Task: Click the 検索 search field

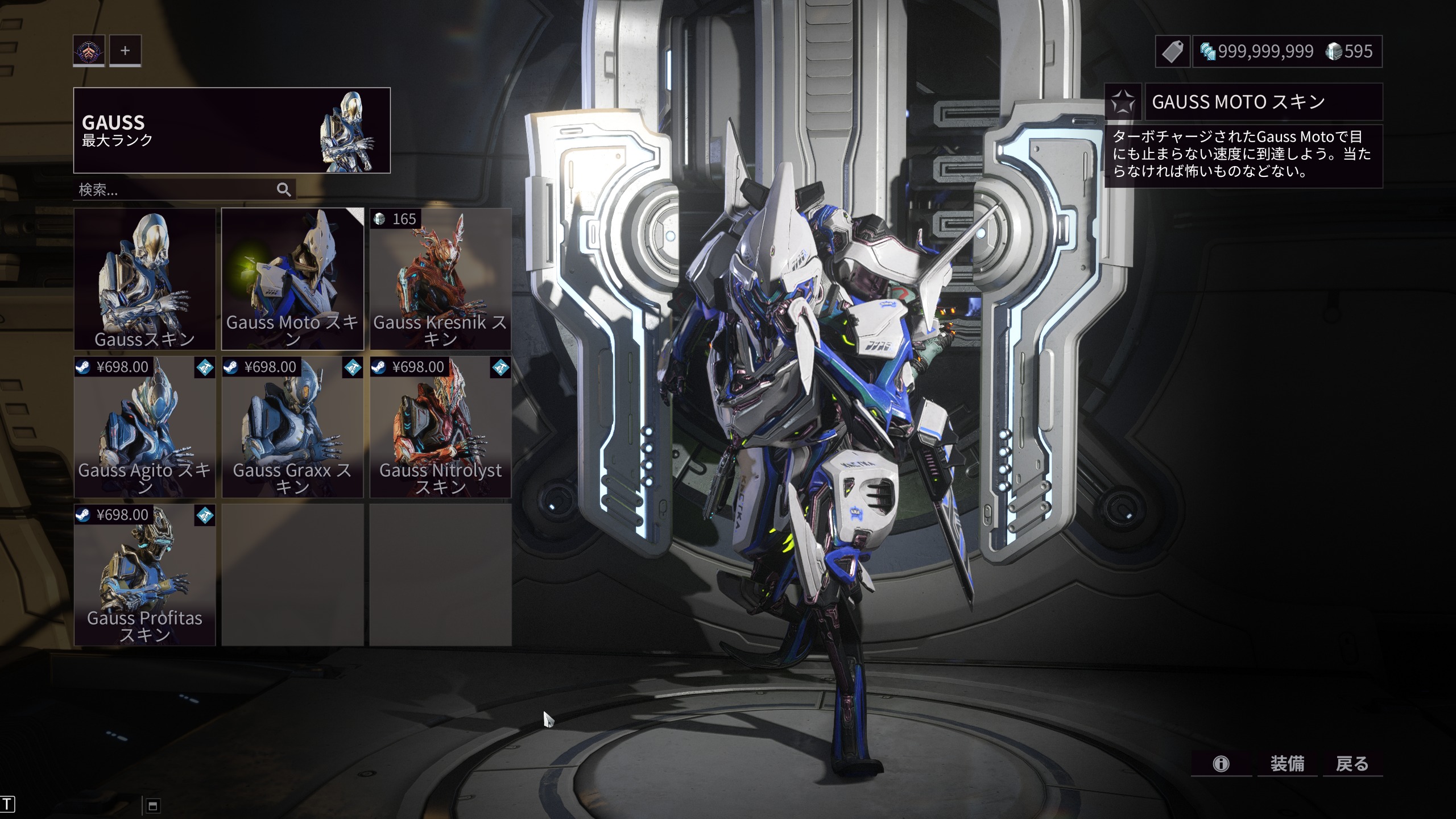Action: pos(173,189)
